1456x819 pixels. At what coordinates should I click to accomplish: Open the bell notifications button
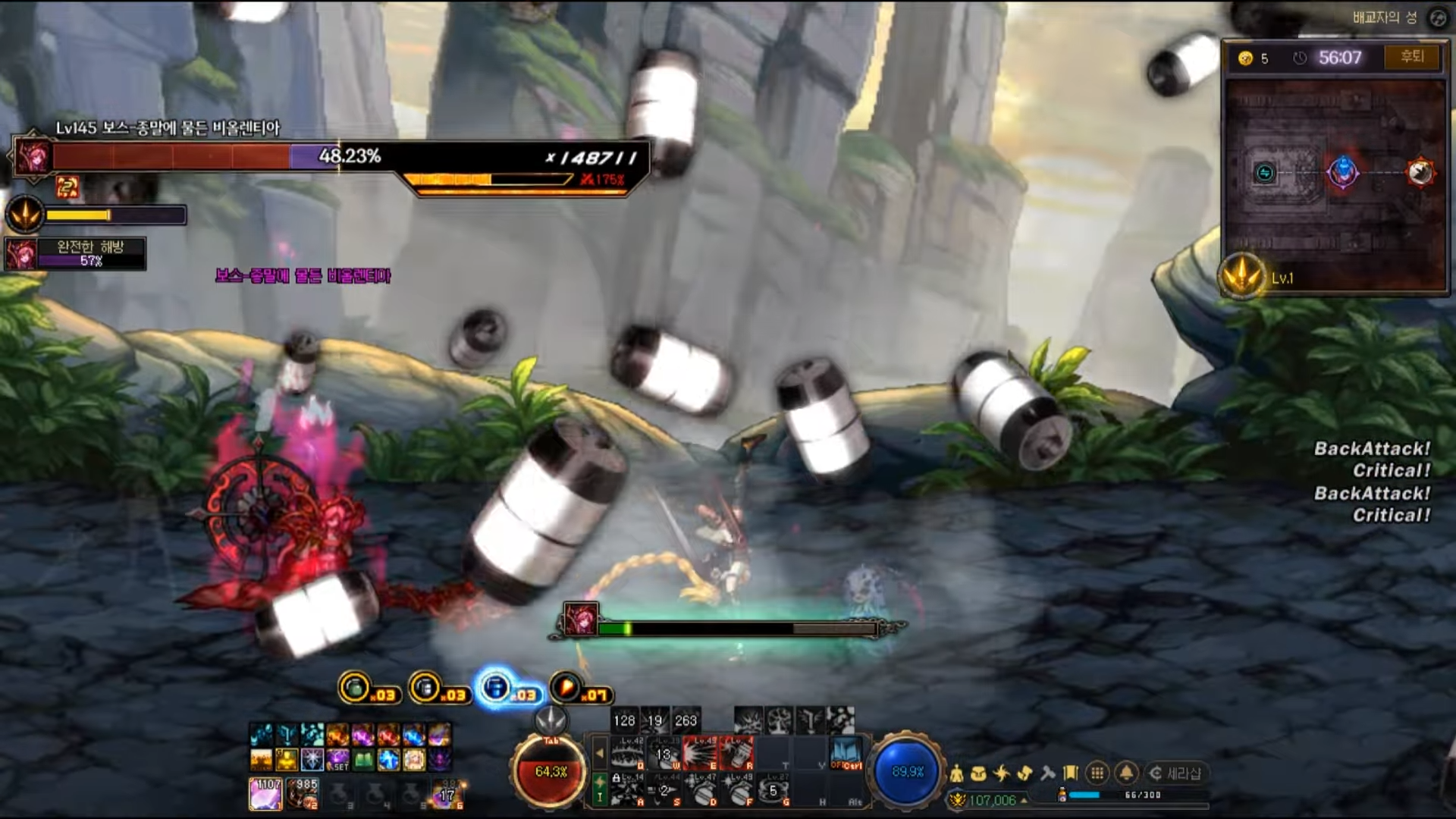[1126, 773]
